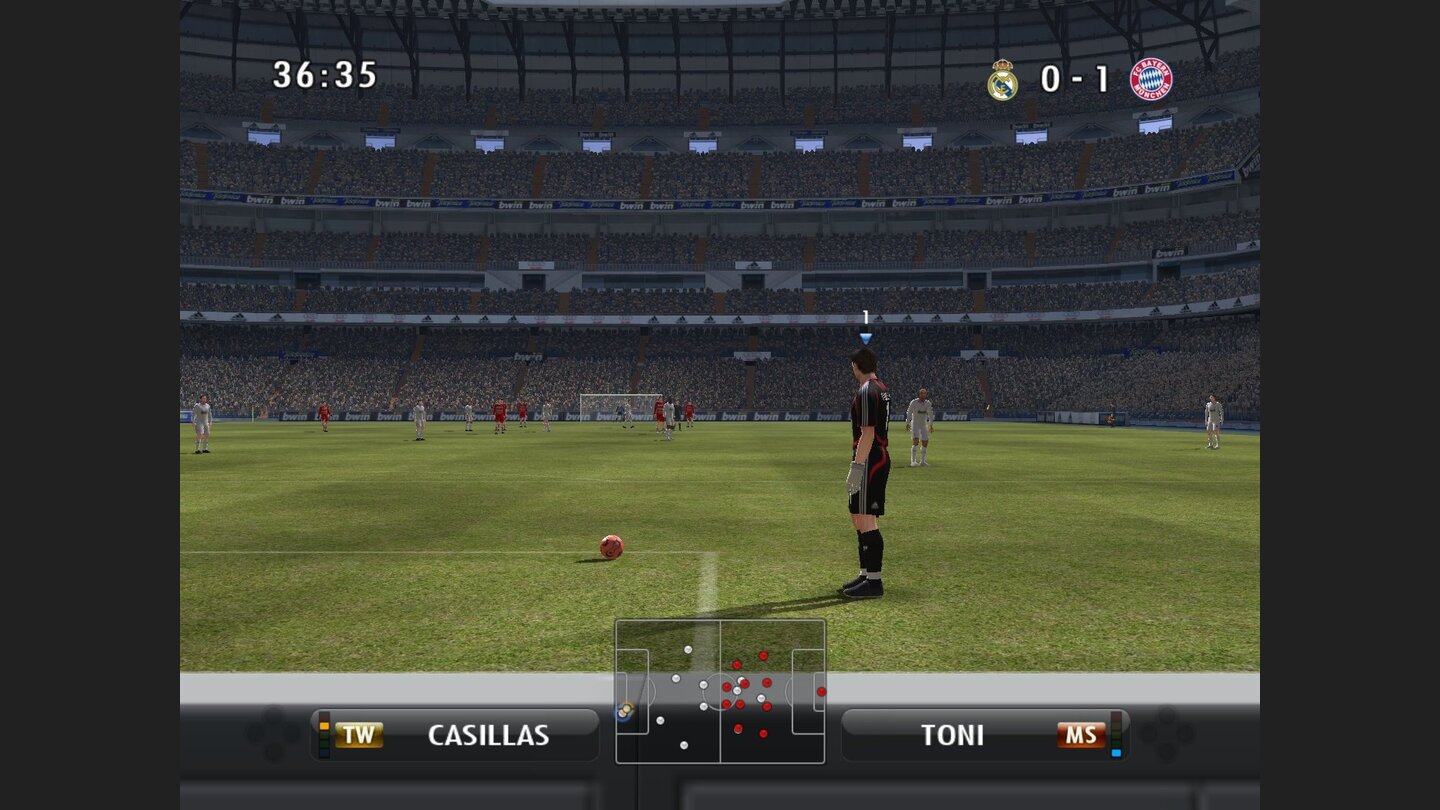
Task: Open the radar minimap panel
Action: (x=720, y=690)
